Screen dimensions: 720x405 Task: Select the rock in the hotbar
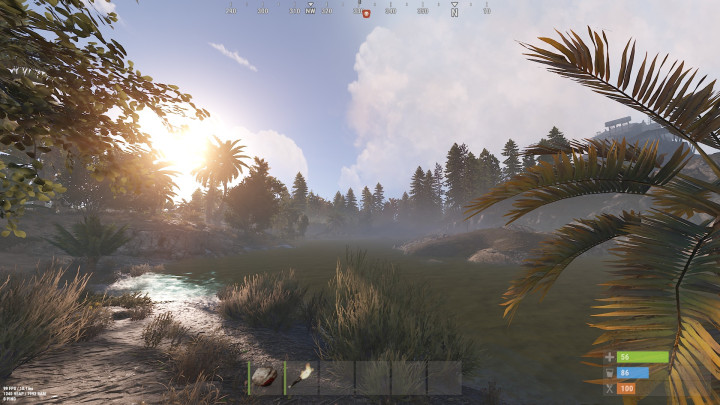tap(266, 378)
